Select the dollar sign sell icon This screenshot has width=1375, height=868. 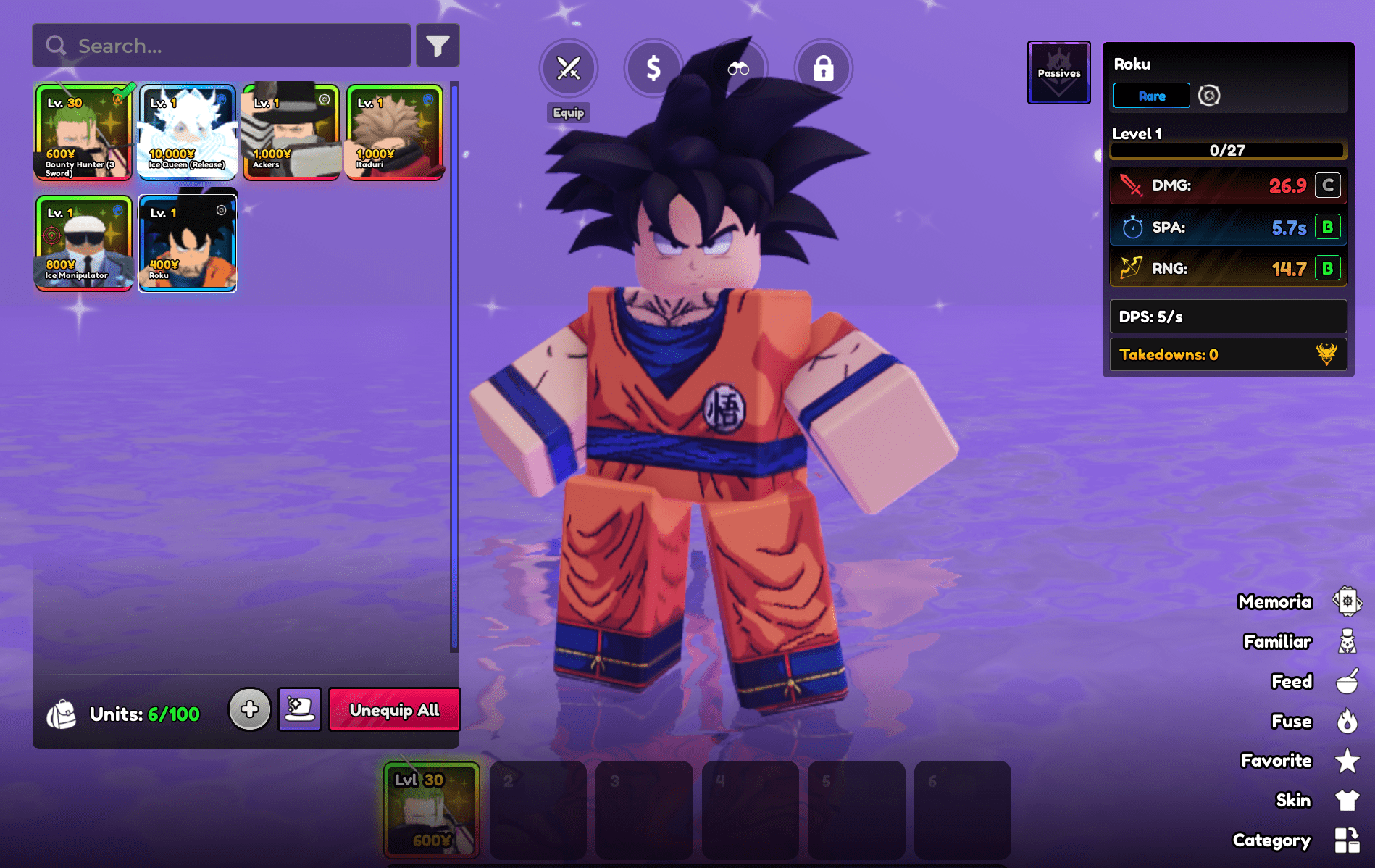(653, 68)
